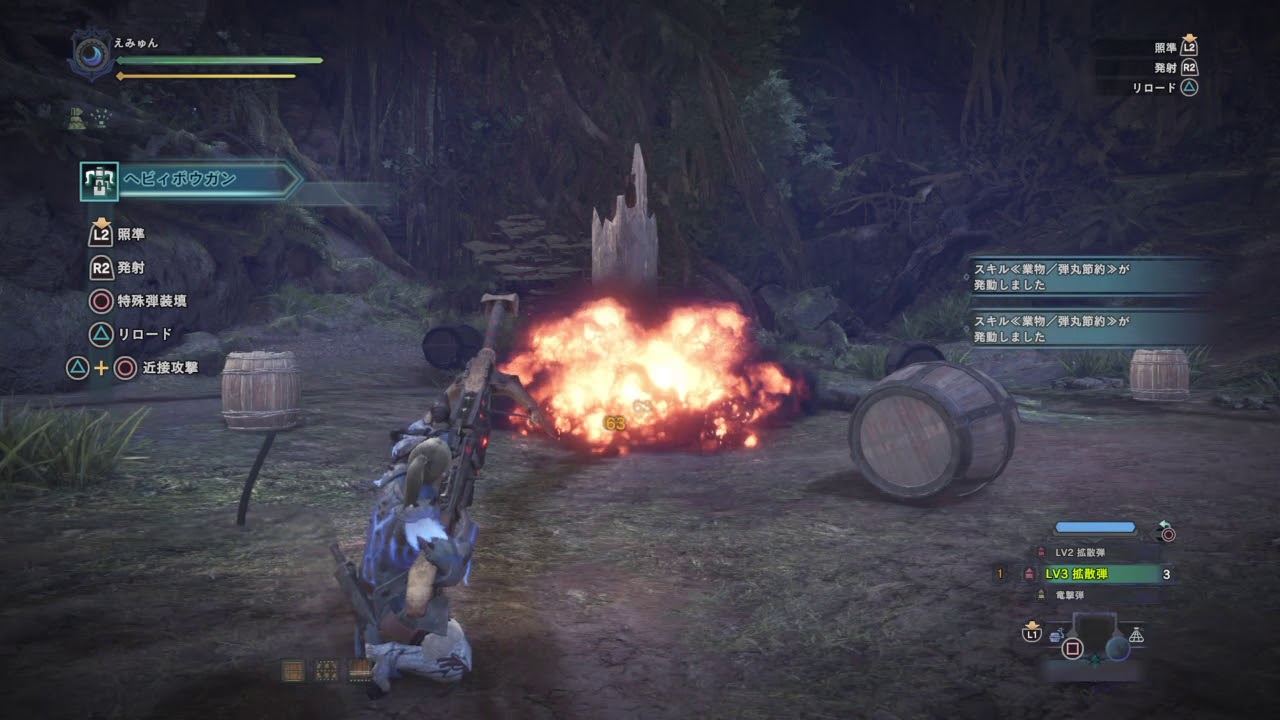Select the capture net item icon
The height and width of the screenshot is (720, 1280).
click(x=1136, y=635)
